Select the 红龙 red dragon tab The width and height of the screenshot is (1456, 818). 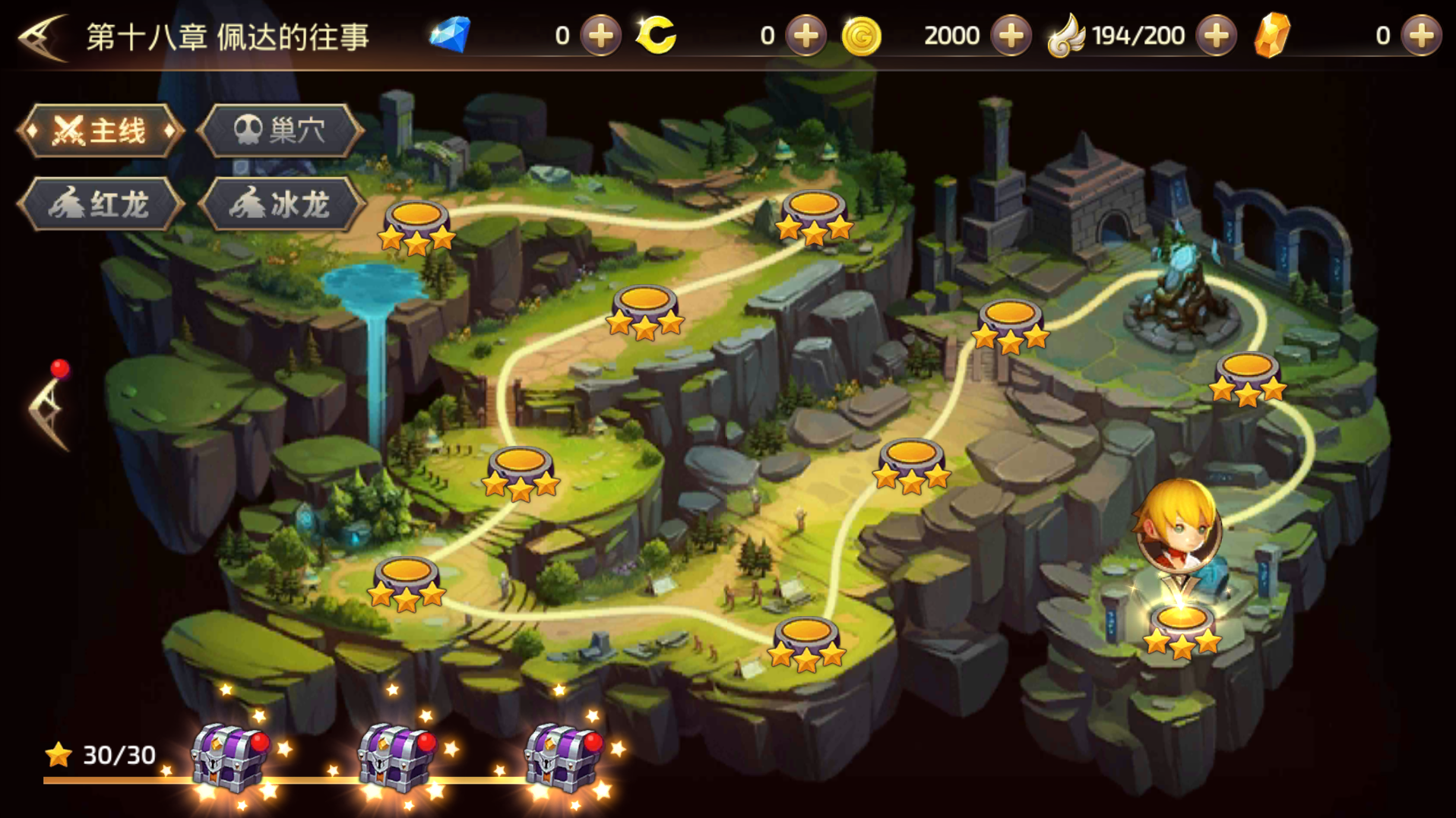pos(100,204)
